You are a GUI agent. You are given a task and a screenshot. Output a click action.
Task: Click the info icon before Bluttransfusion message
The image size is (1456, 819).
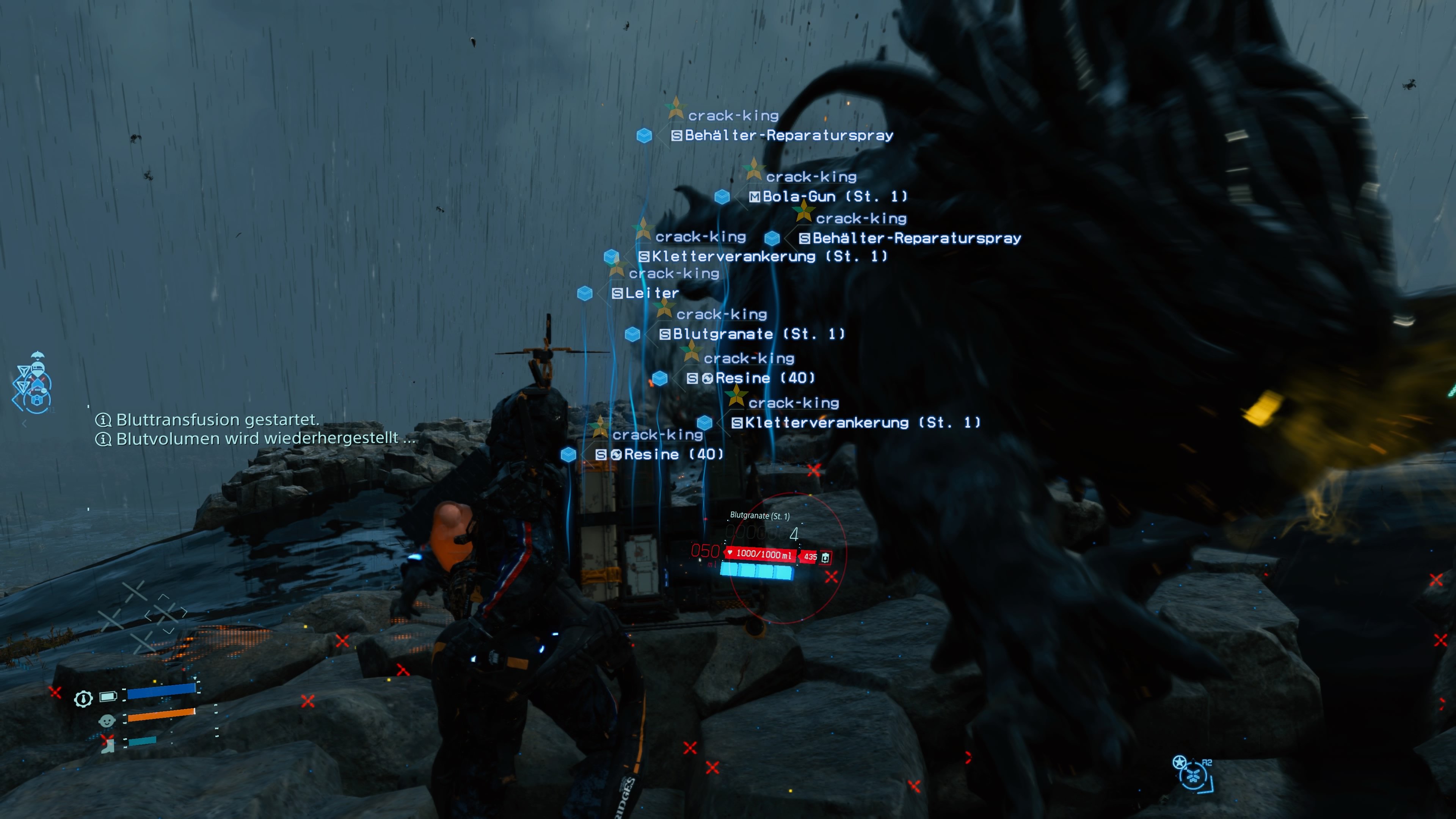click(104, 421)
